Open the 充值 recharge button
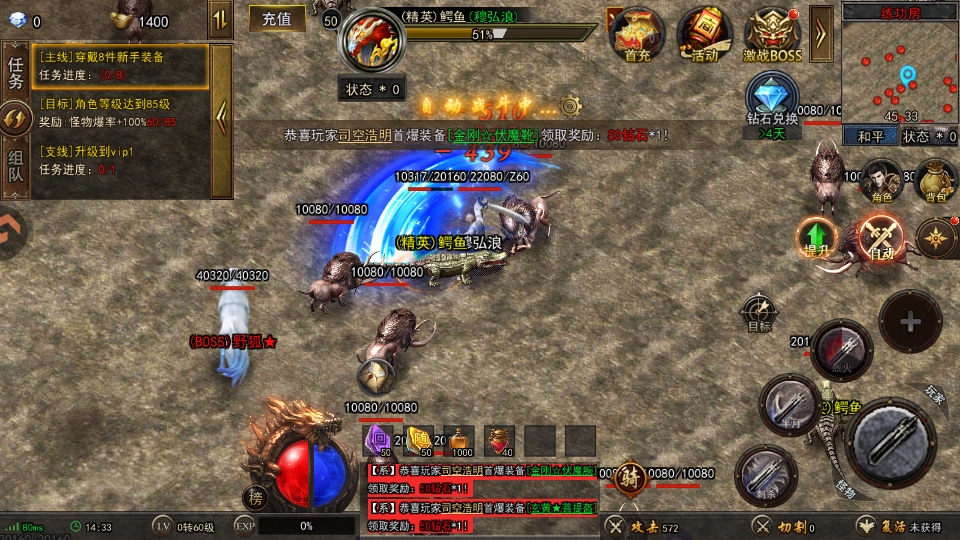The height and width of the screenshot is (540, 960). click(x=277, y=18)
